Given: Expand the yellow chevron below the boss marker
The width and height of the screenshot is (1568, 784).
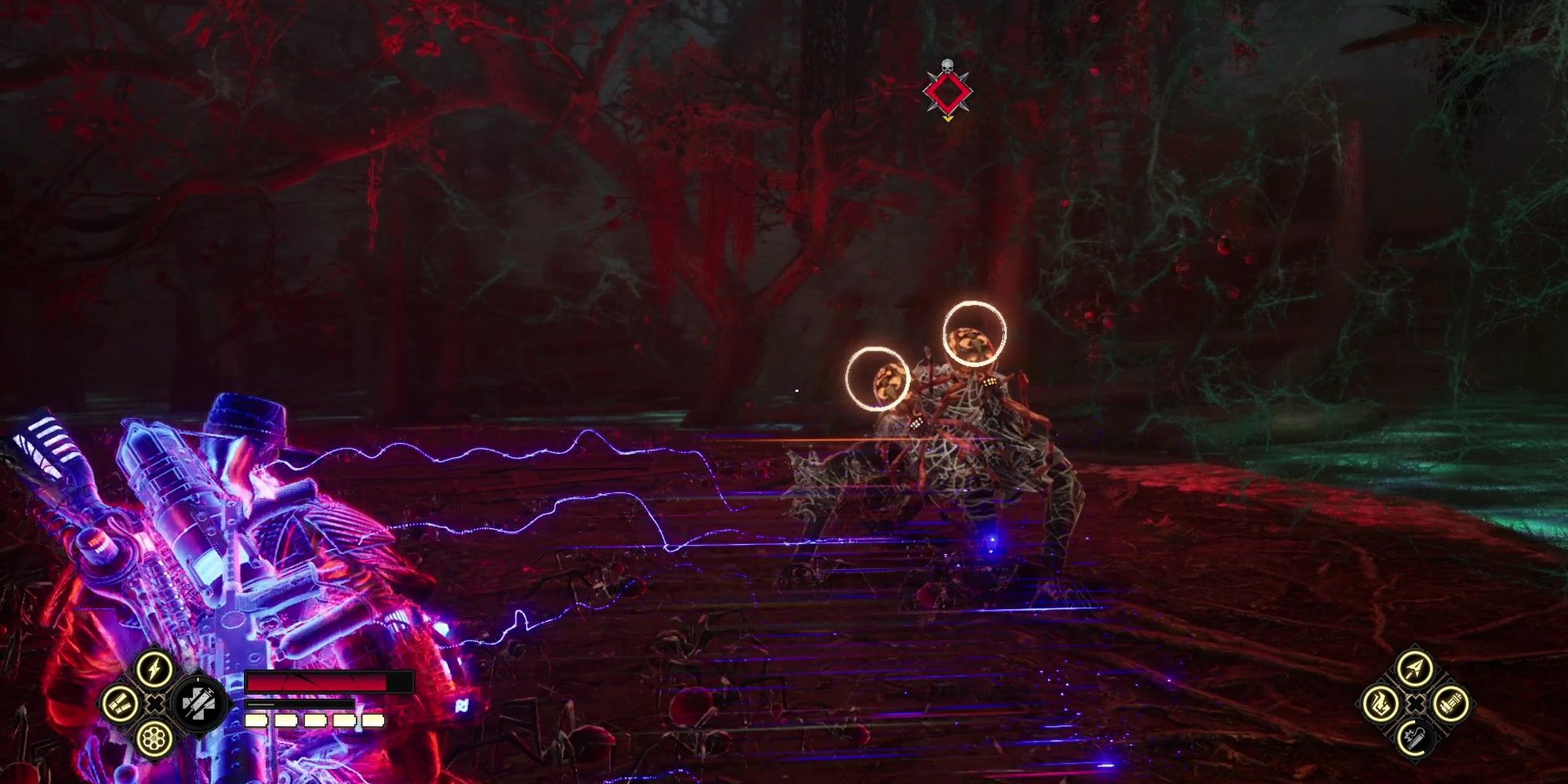Looking at the screenshot, I should pyautogui.click(x=948, y=118).
